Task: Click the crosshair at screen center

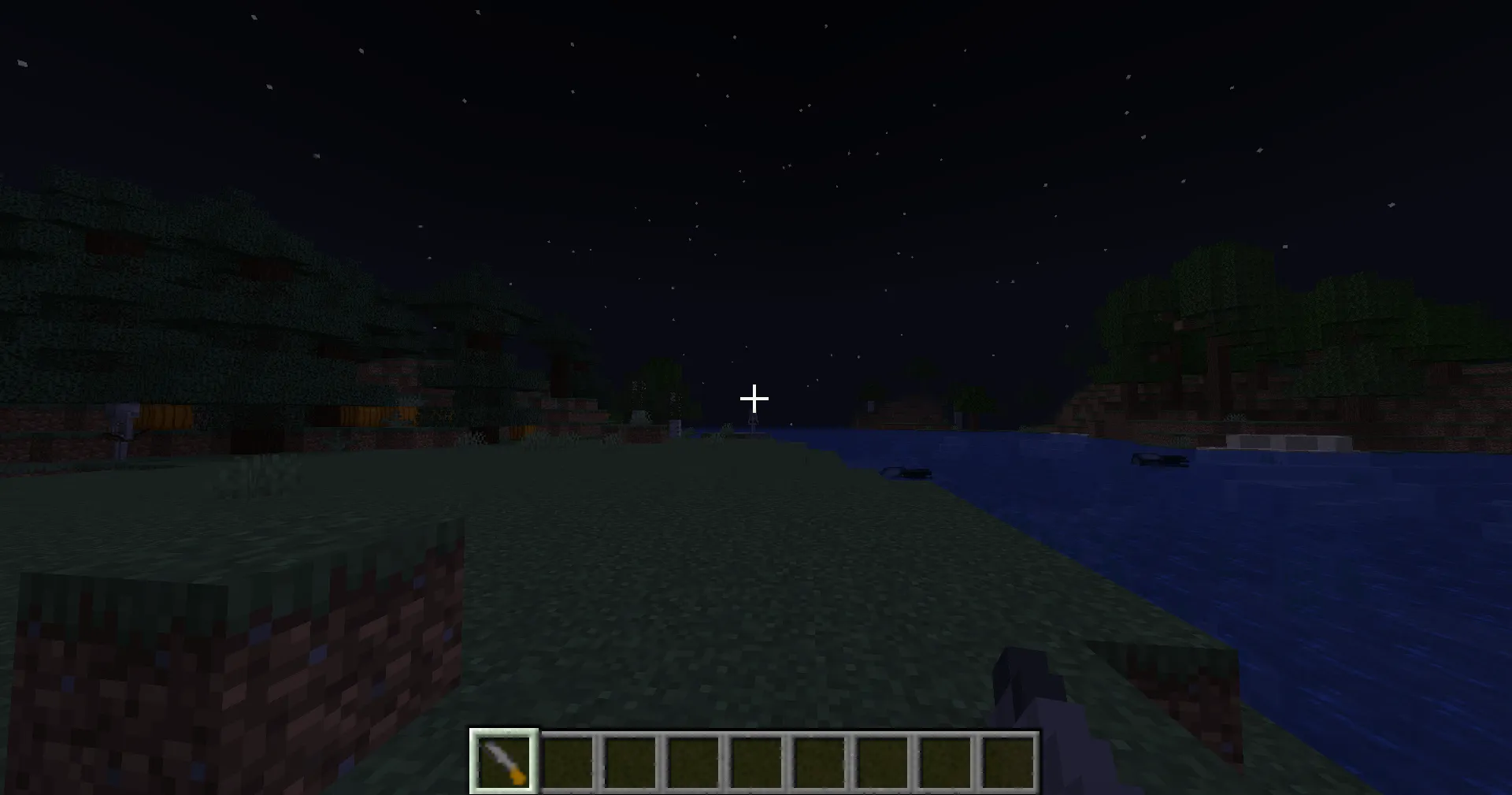Action: [x=754, y=399]
